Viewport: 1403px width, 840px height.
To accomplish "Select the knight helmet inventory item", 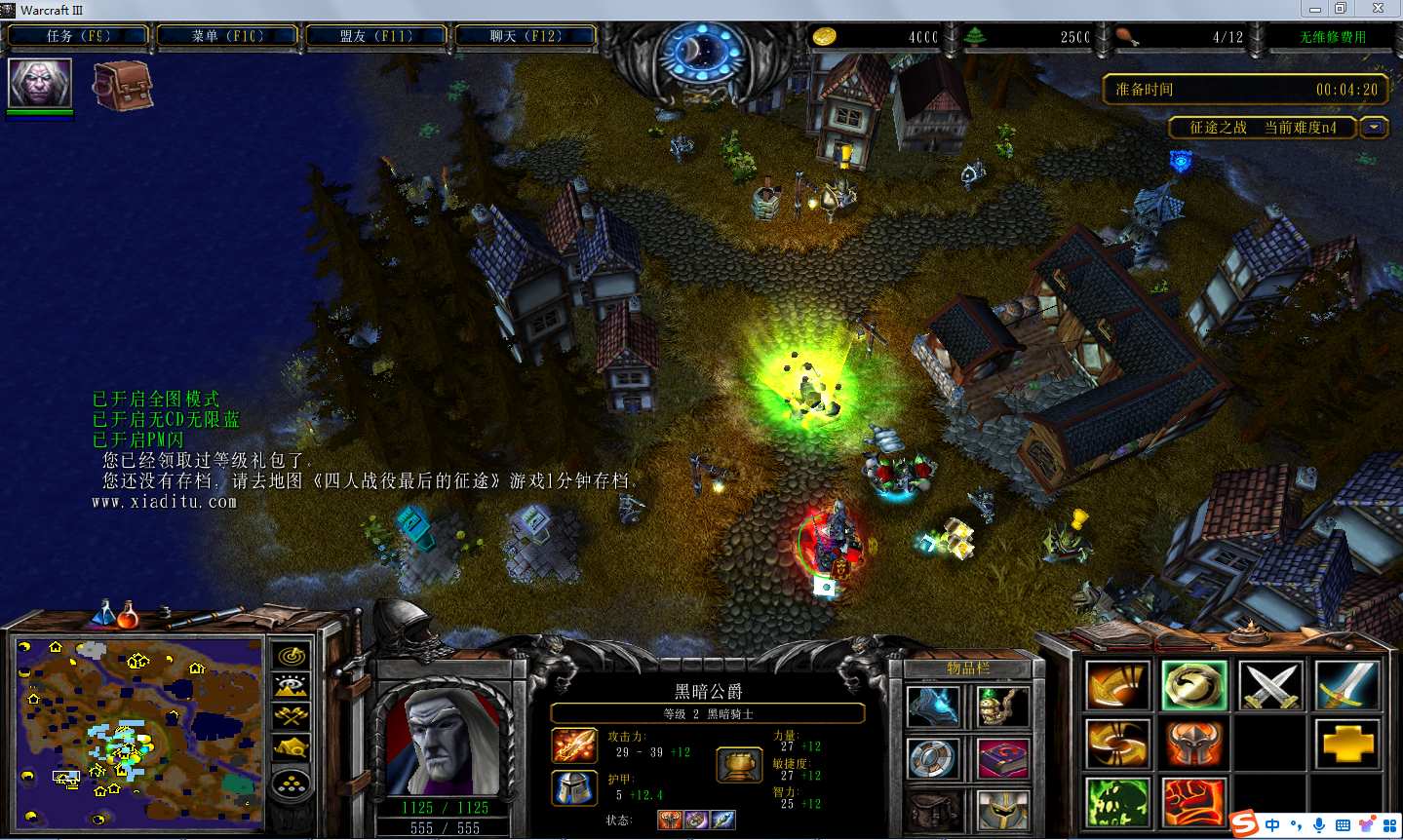I will click(1002, 810).
